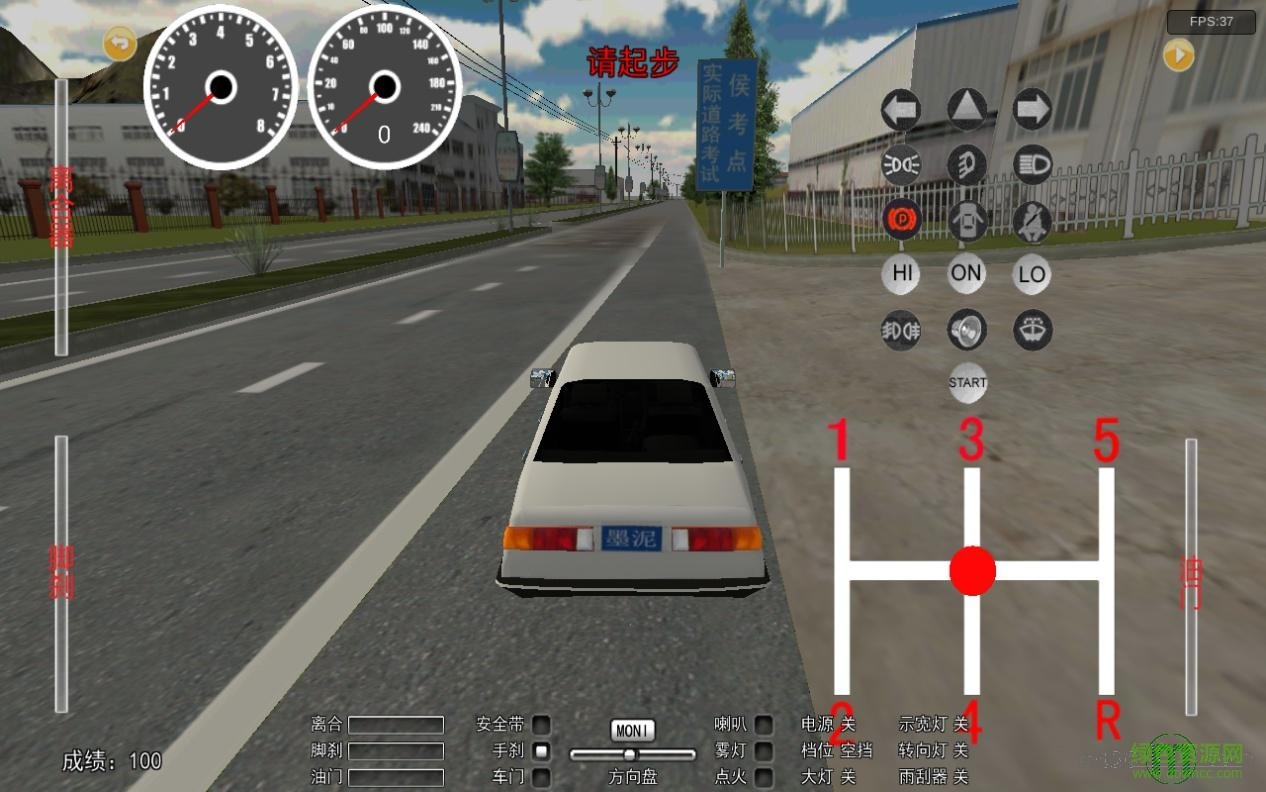
Task: Fasten the seatbelt icon button
Action: [x=1032, y=220]
